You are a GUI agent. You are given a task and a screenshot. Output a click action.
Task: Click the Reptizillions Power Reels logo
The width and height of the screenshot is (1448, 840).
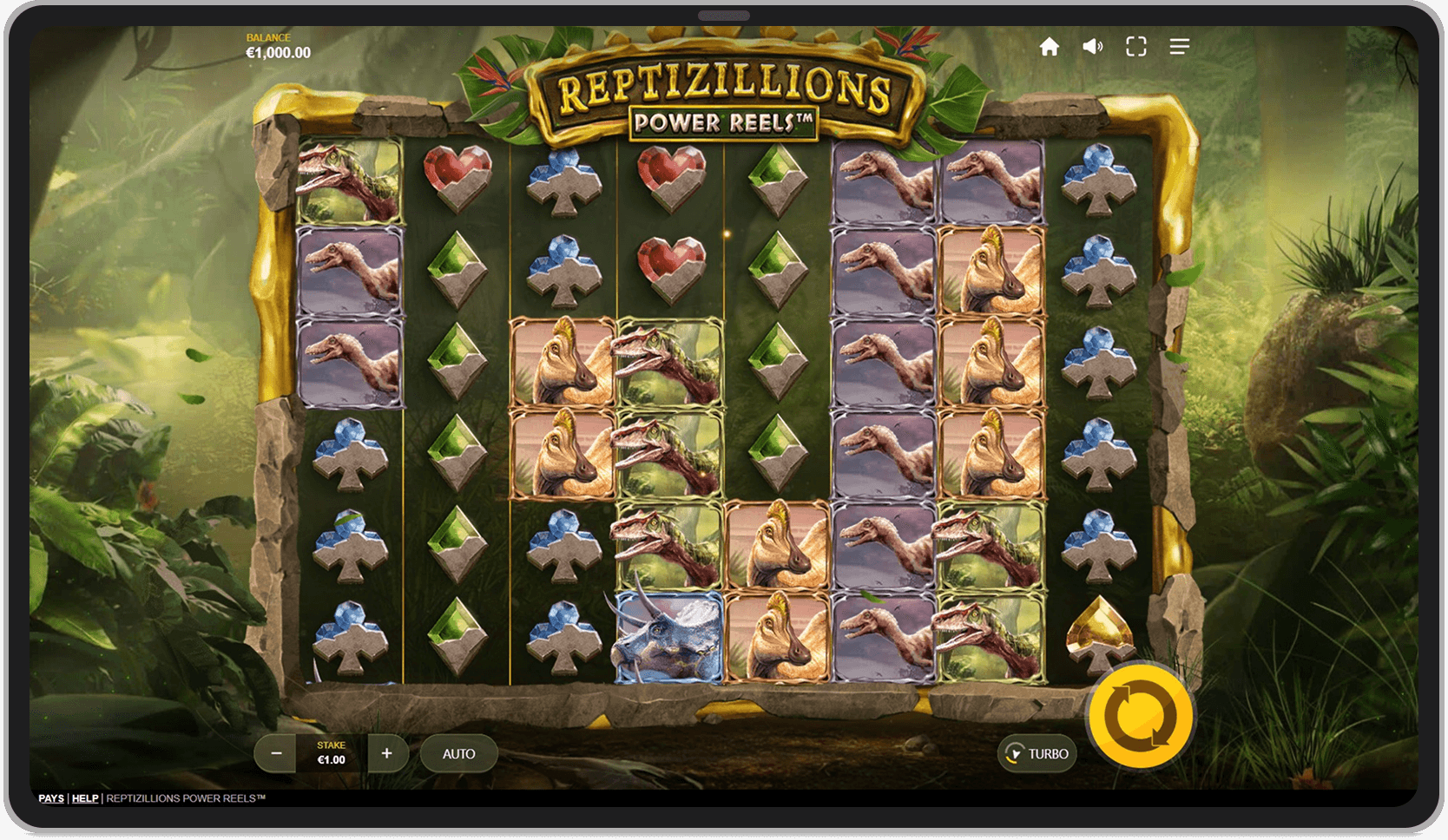click(x=726, y=95)
